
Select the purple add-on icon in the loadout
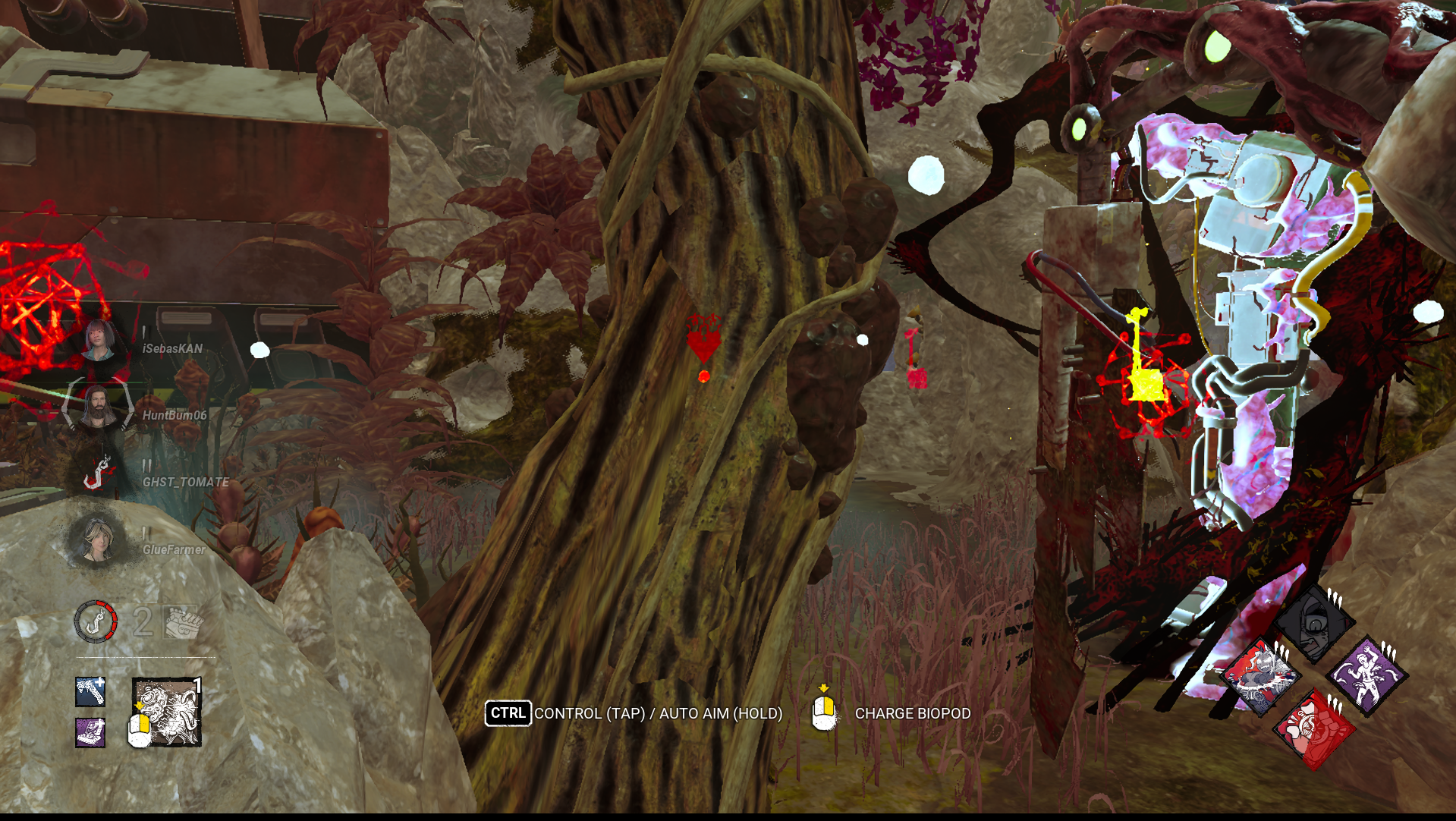pos(89,731)
